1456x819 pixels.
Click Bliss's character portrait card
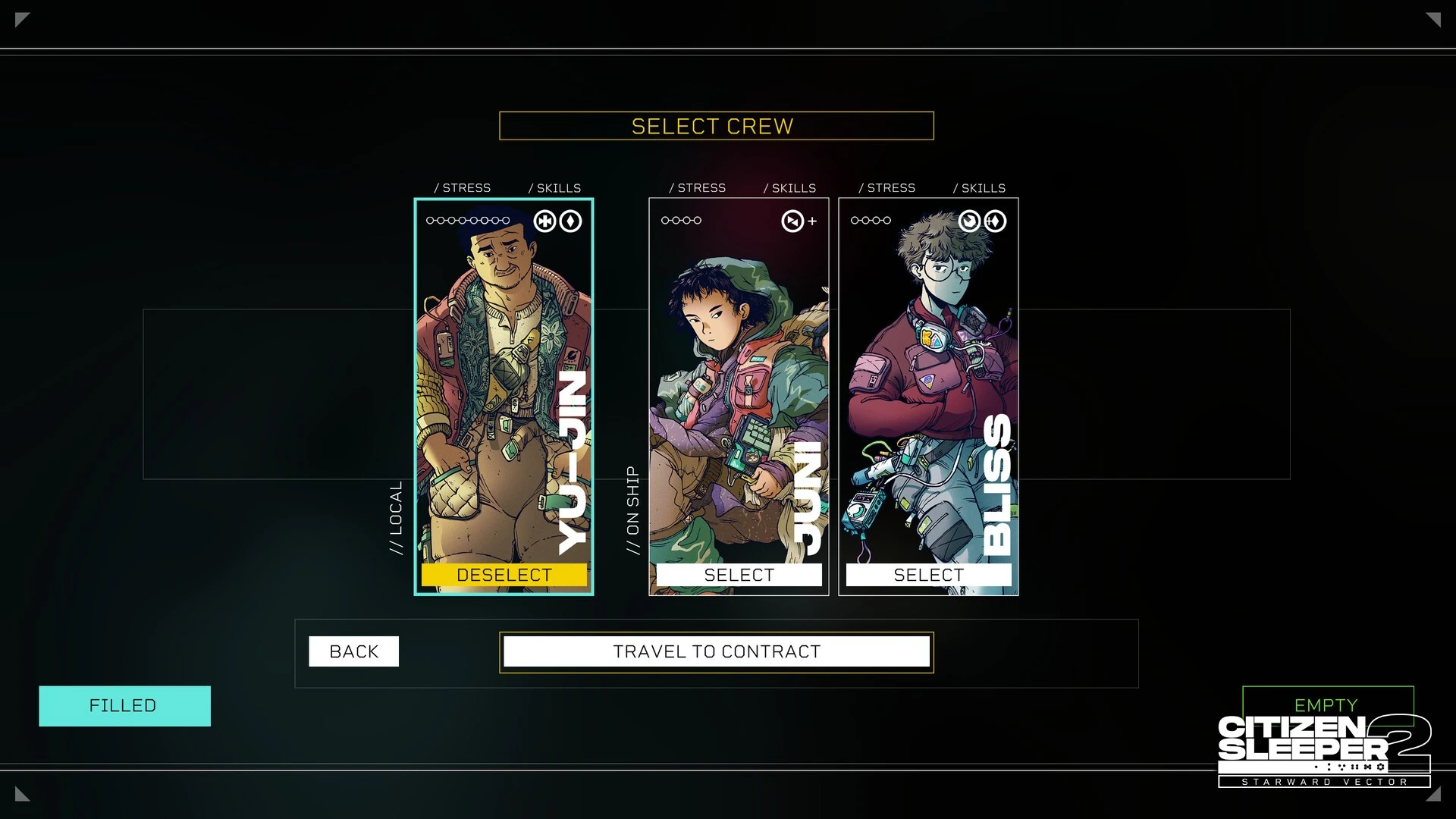[928, 379]
